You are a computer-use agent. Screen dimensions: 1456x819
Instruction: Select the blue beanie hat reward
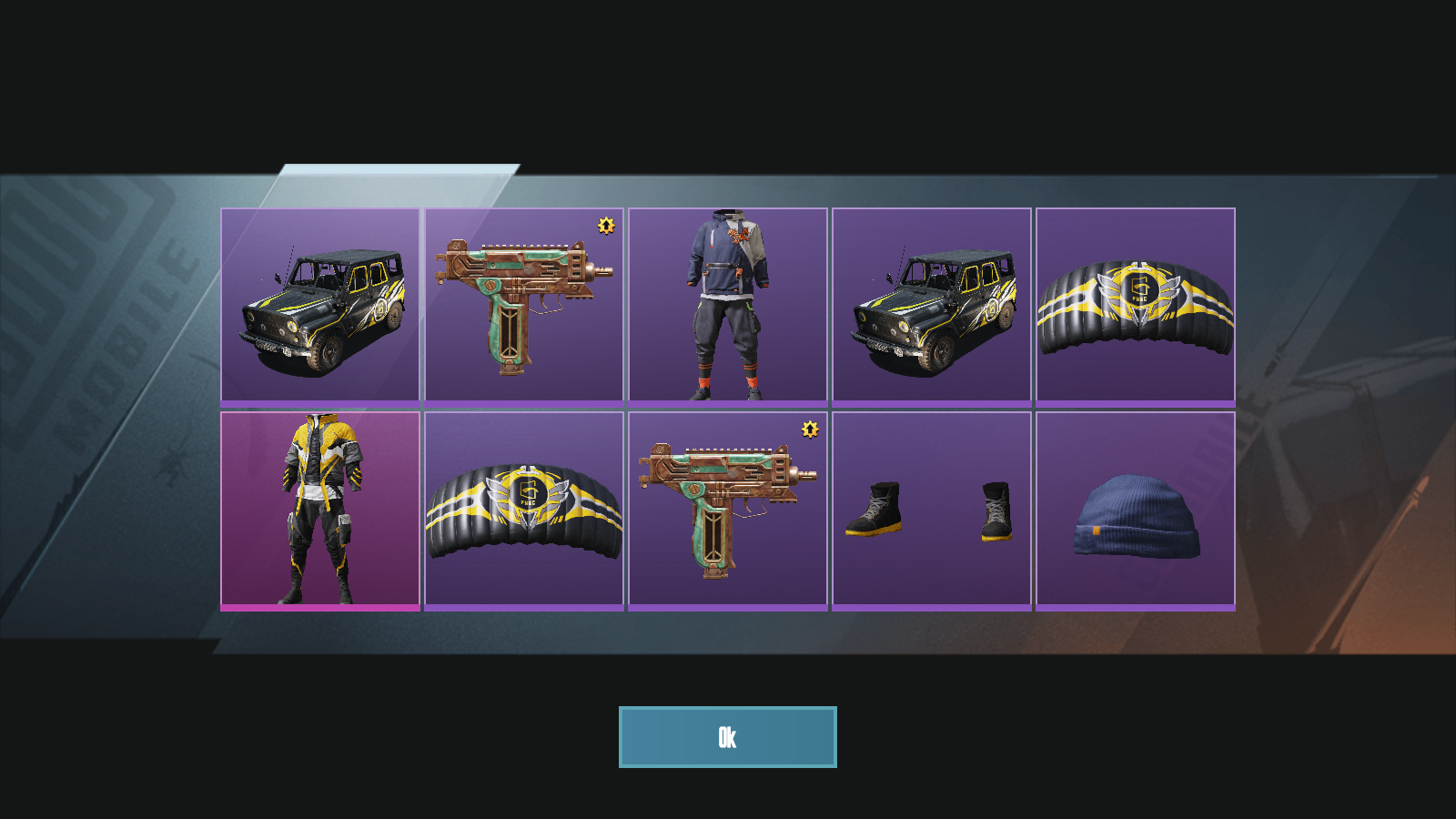[1135, 510]
